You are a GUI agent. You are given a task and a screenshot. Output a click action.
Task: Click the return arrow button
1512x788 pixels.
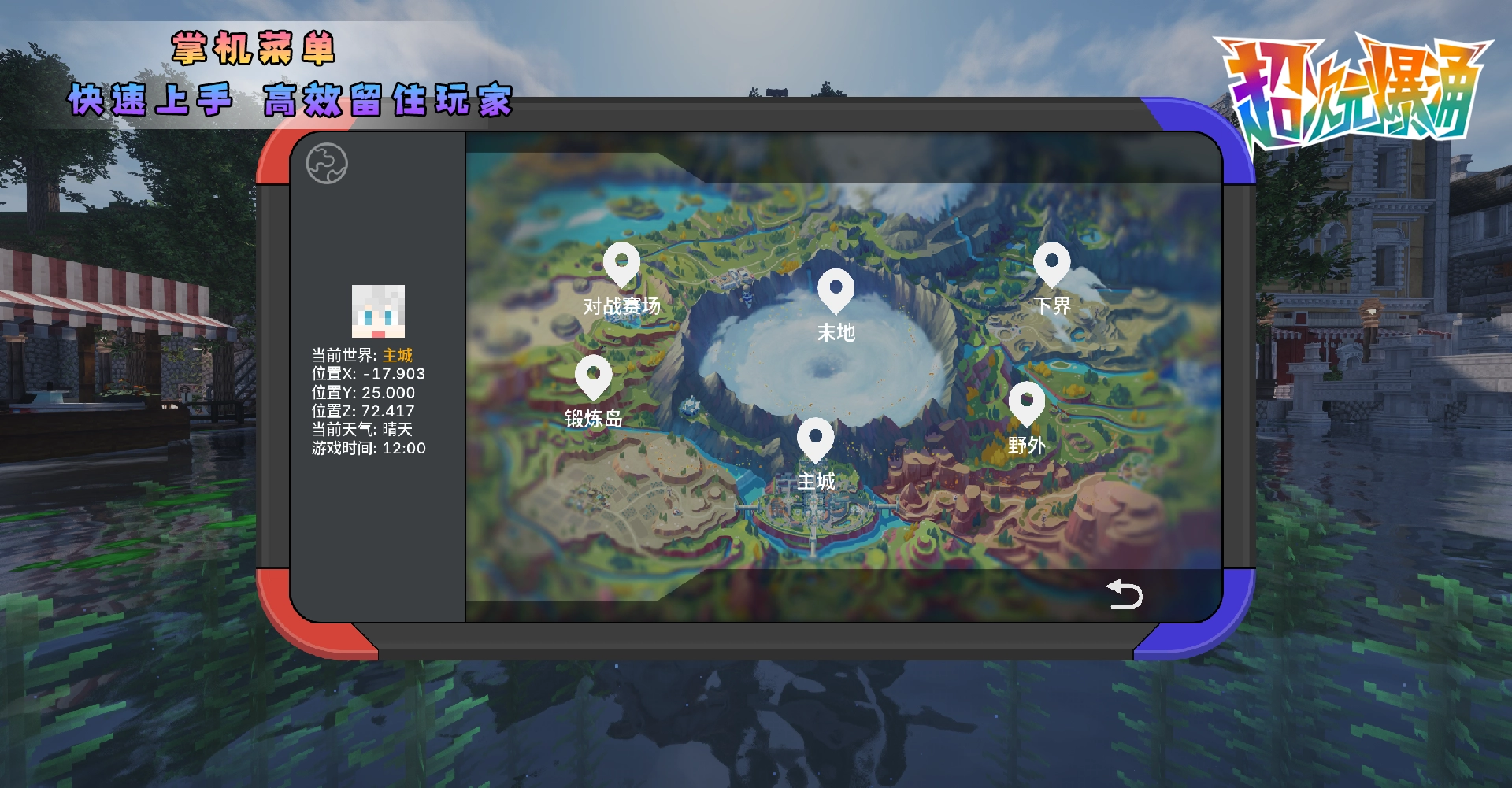(x=1124, y=594)
